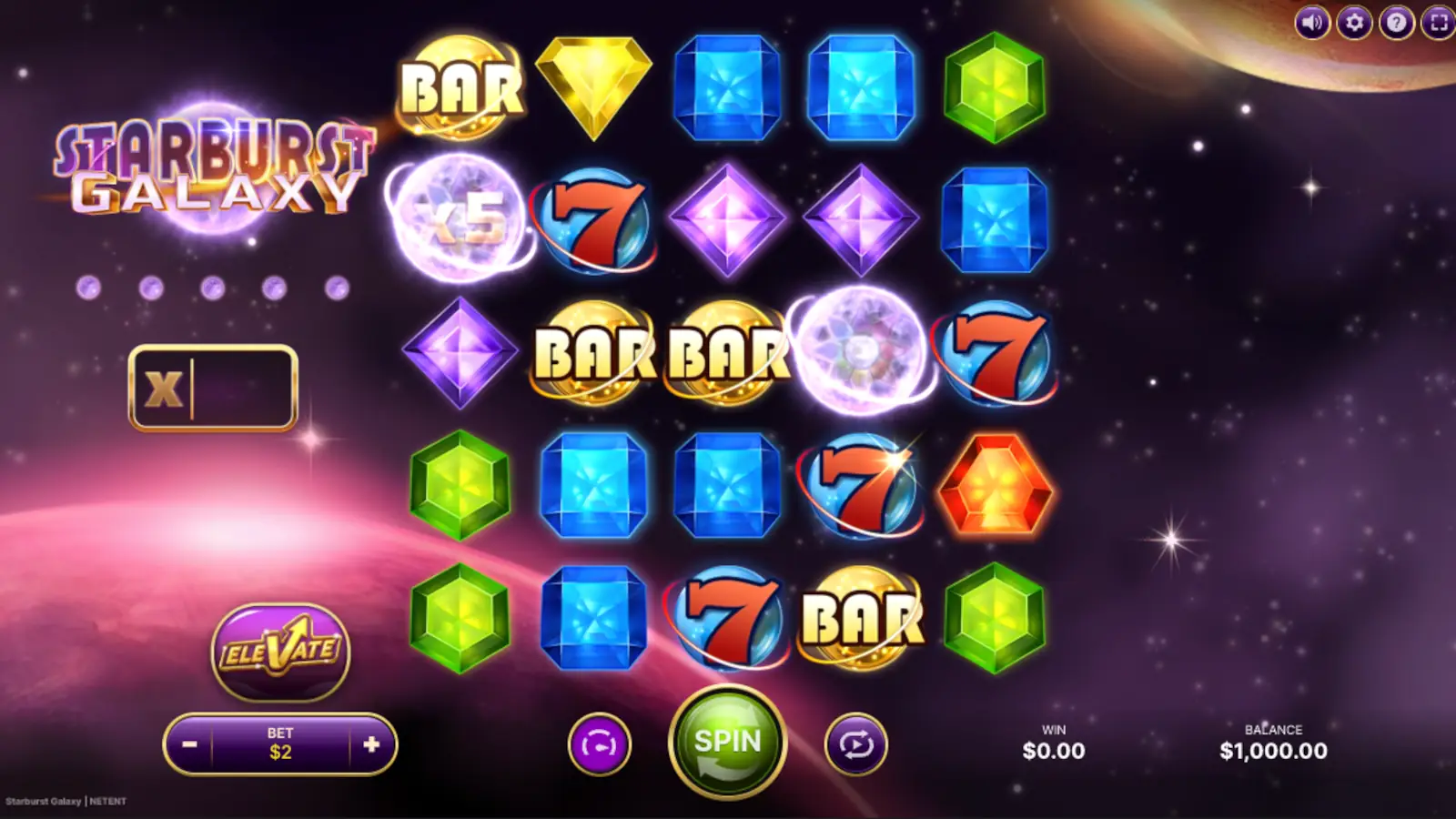Select the x5 multiplier orb symbol
The height and width of the screenshot is (819, 1456).
460,218
